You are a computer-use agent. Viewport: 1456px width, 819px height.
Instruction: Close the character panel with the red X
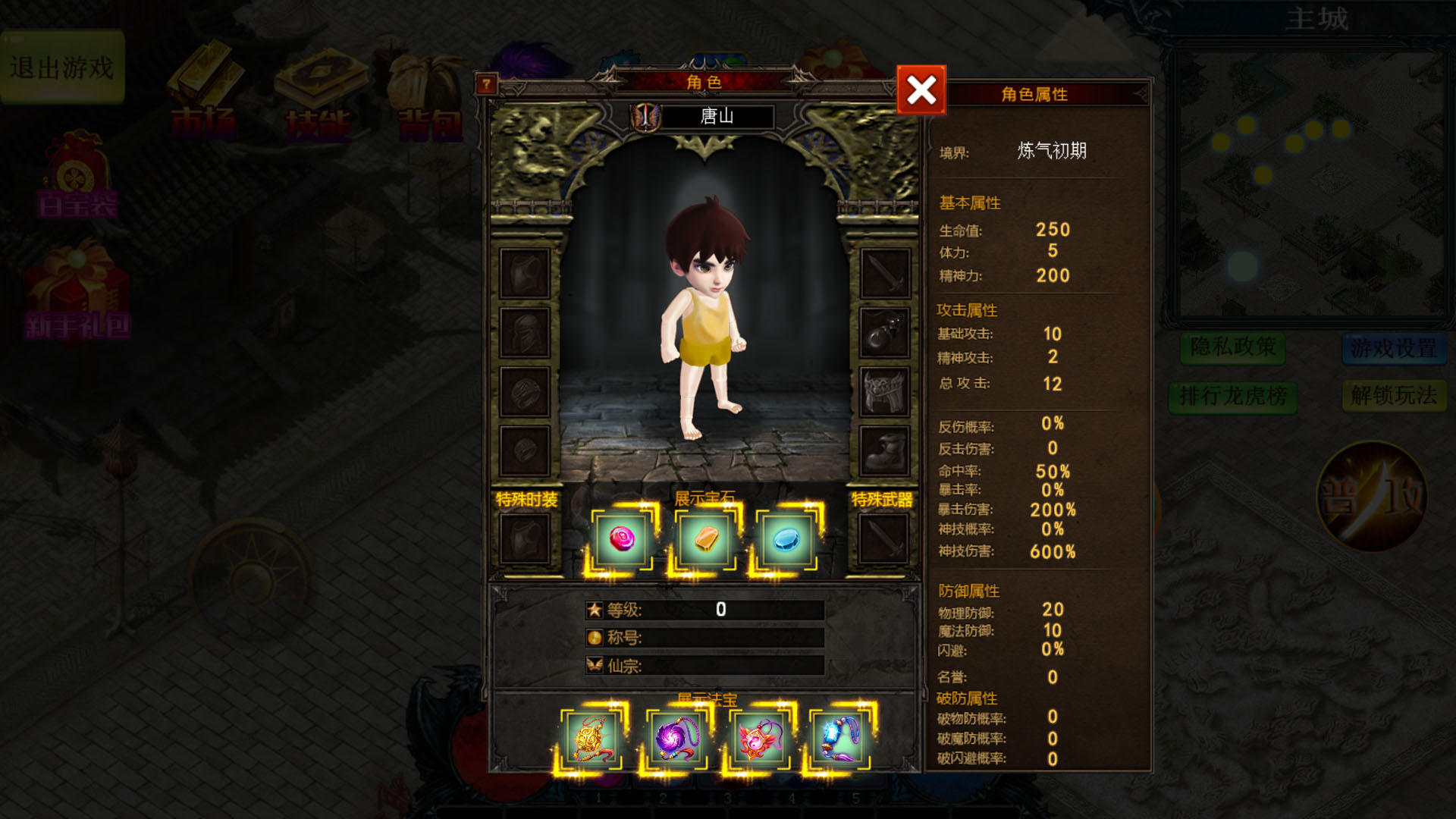click(921, 90)
